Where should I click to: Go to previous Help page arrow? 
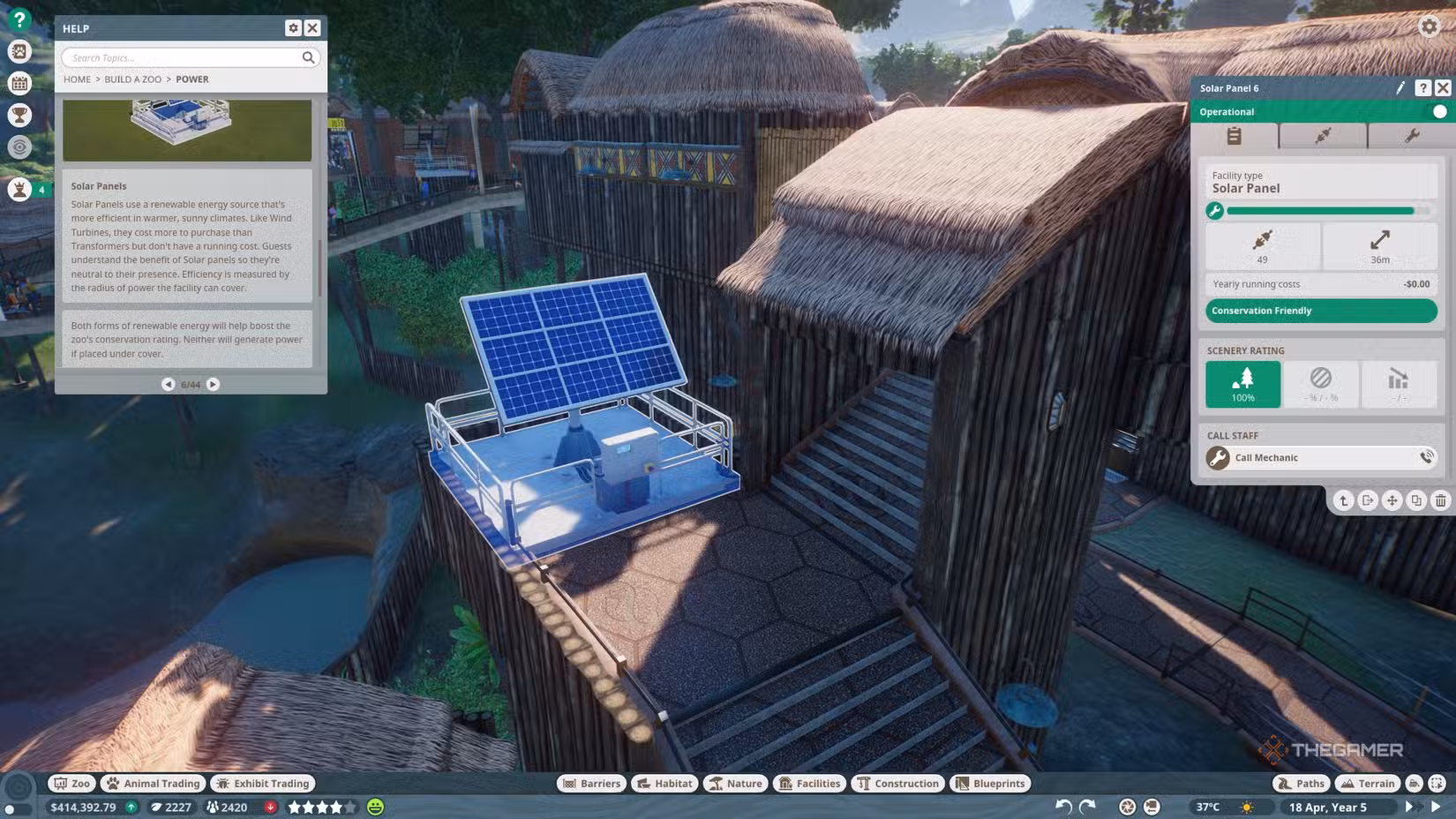[168, 384]
